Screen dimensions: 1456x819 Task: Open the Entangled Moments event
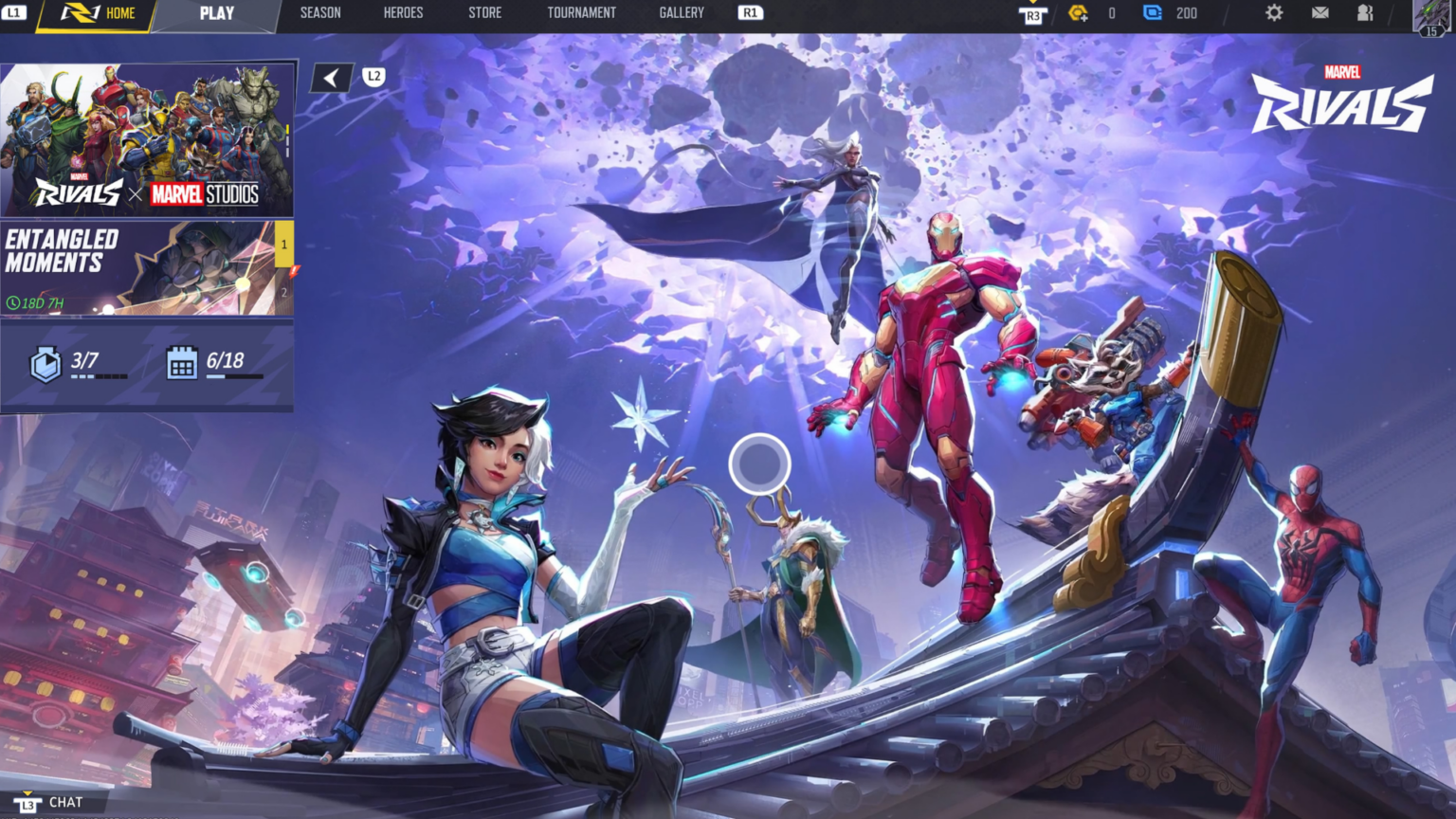coord(133,265)
